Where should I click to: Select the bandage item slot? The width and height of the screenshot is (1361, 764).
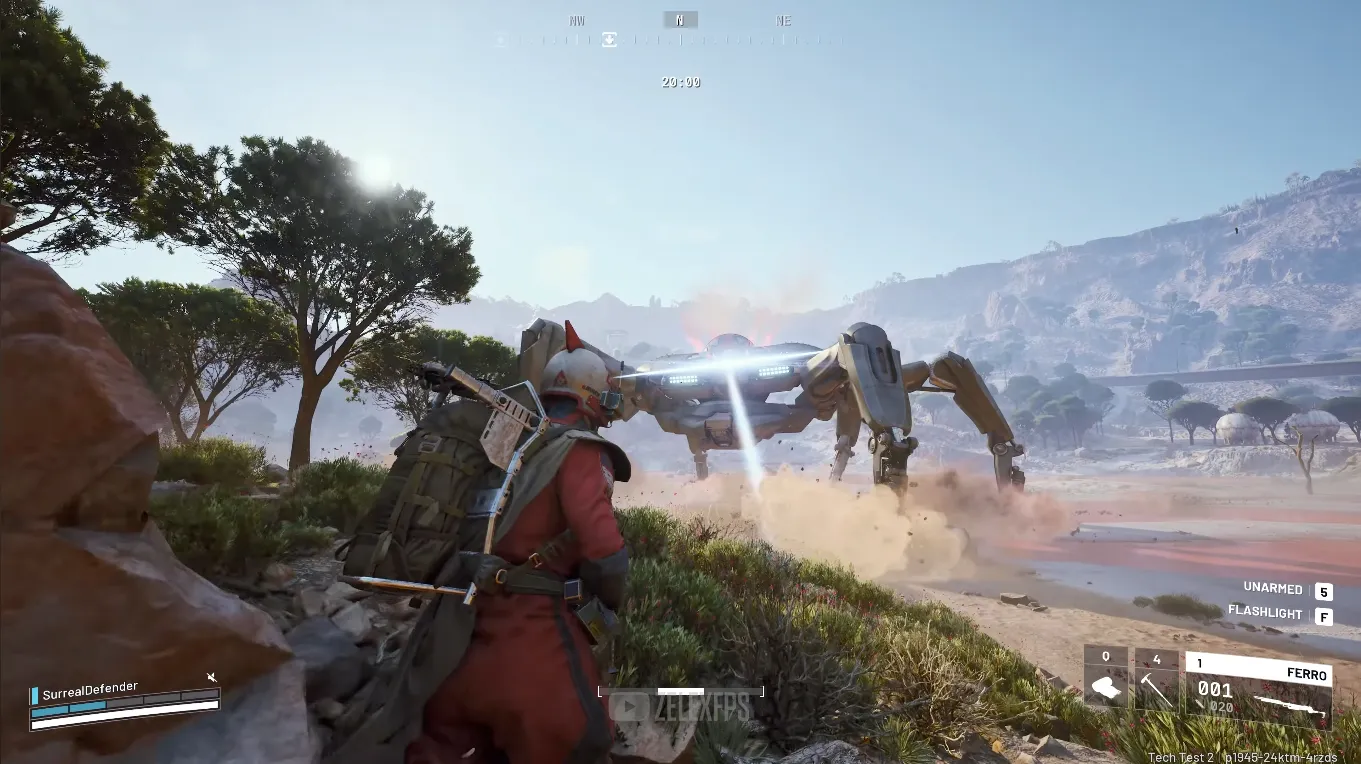coord(1106,681)
